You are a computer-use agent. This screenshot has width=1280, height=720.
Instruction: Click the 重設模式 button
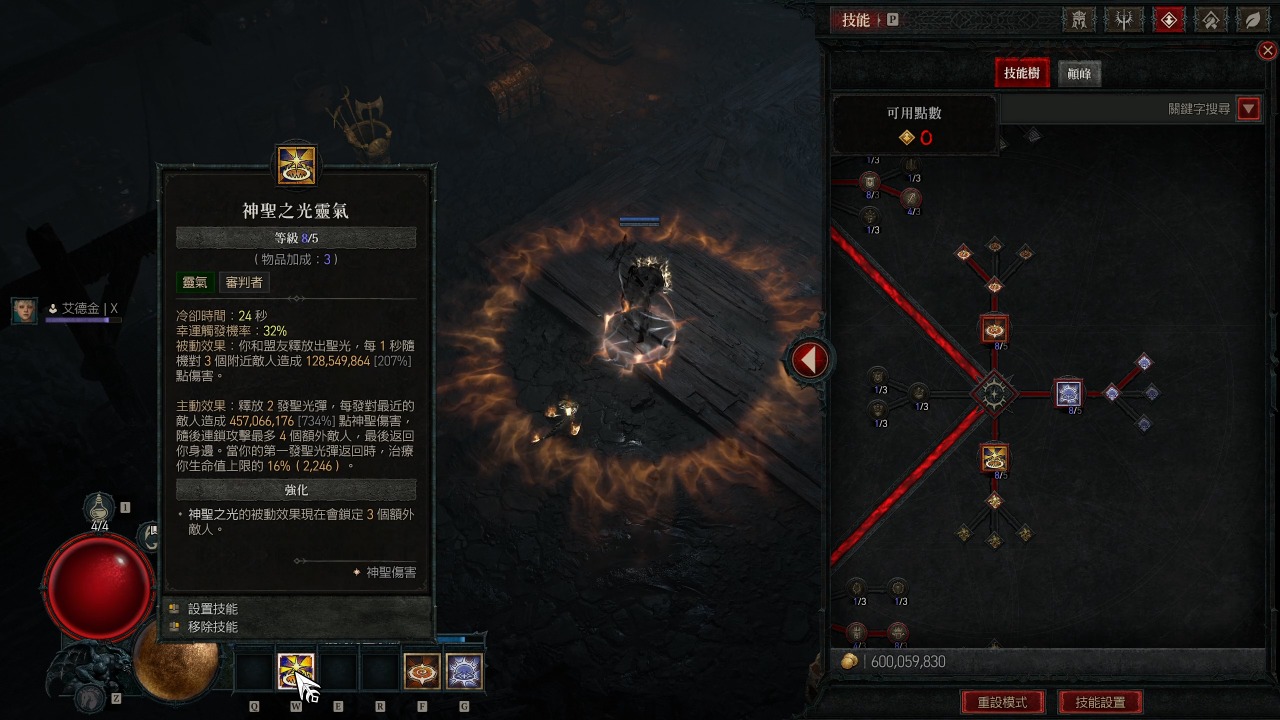tap(1001, 702)
